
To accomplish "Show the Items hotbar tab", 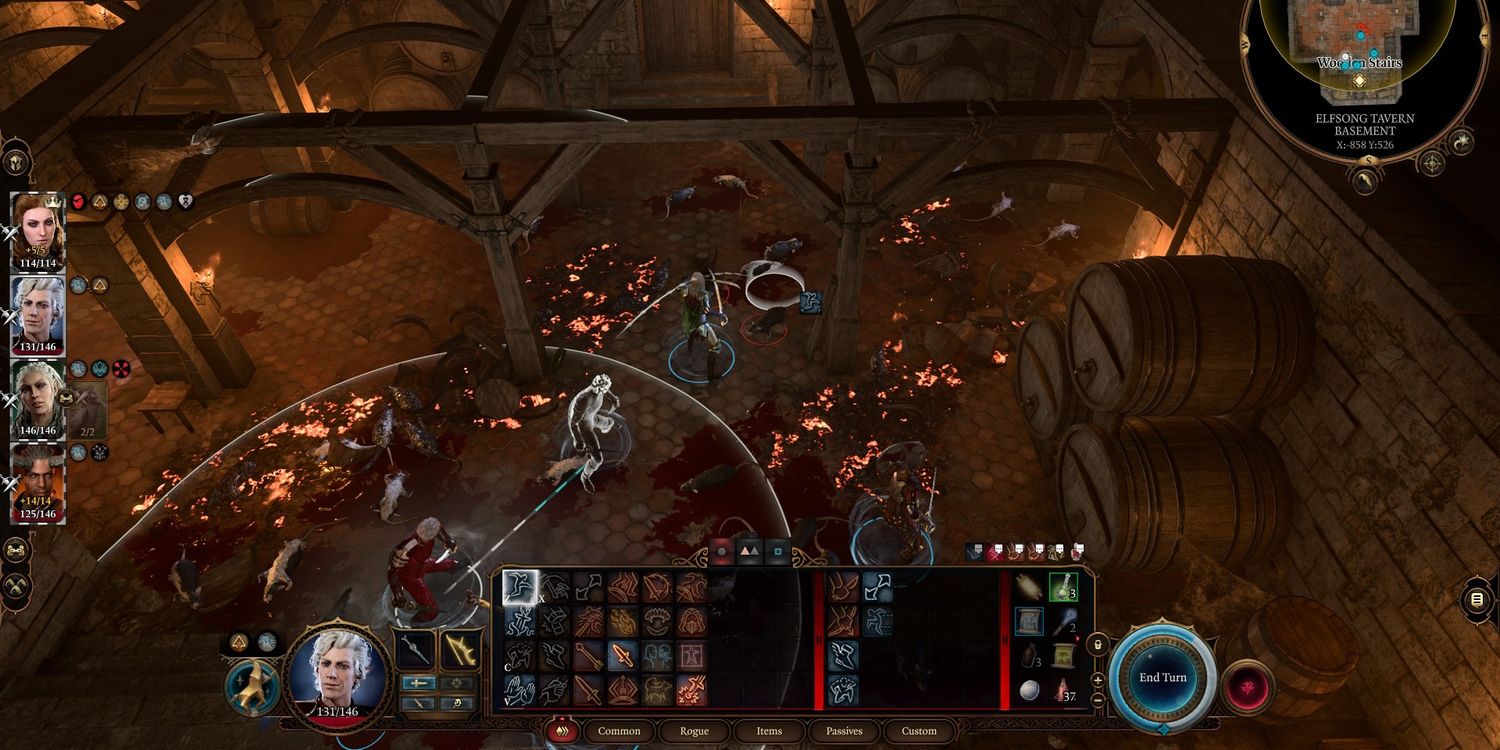I will (769, 731).
